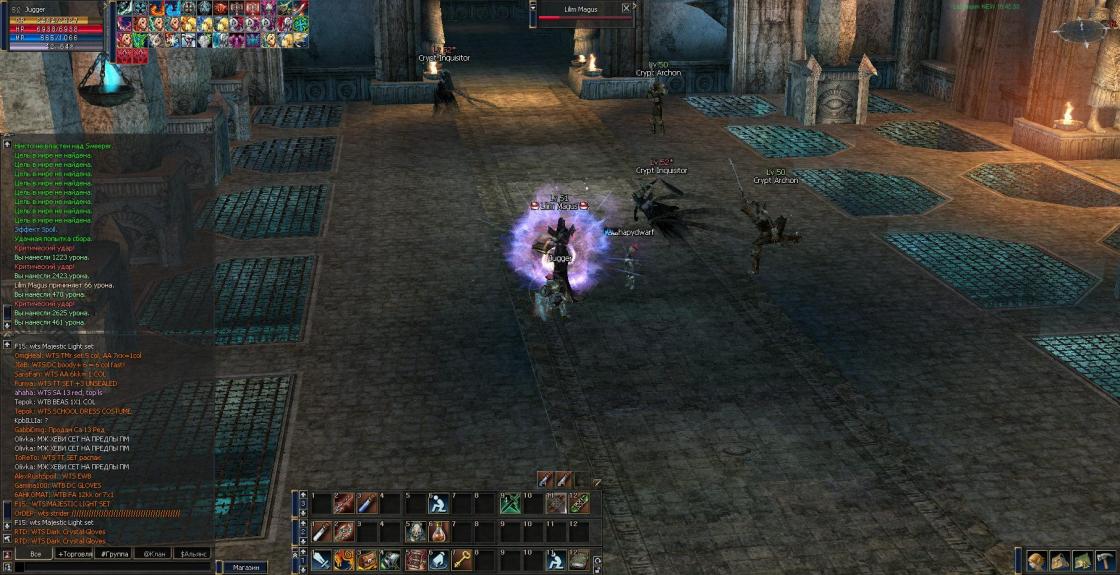Viewport: 1120px width, 575px height.
Task: Close the Lilim Magus target window
Action: pyautogui.click(x=626, y=8)
